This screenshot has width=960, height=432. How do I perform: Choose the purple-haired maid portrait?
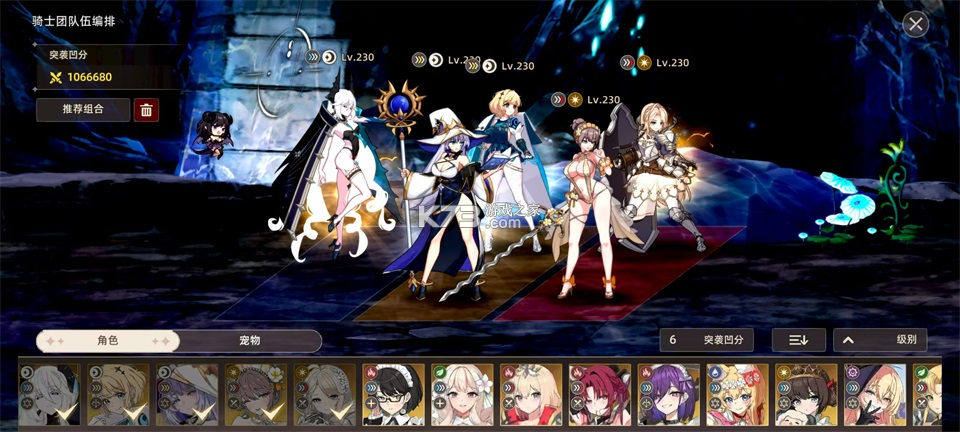tap(669, 396)
